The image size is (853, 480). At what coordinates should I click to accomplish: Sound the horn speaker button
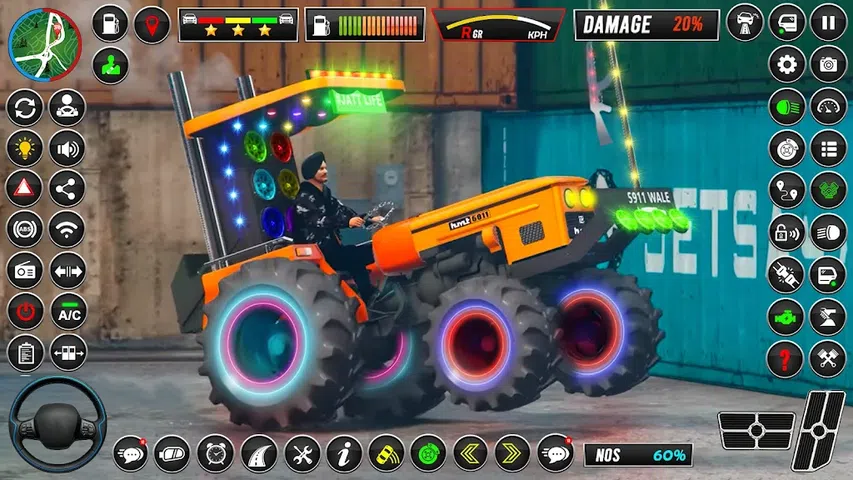coord(67,150)
